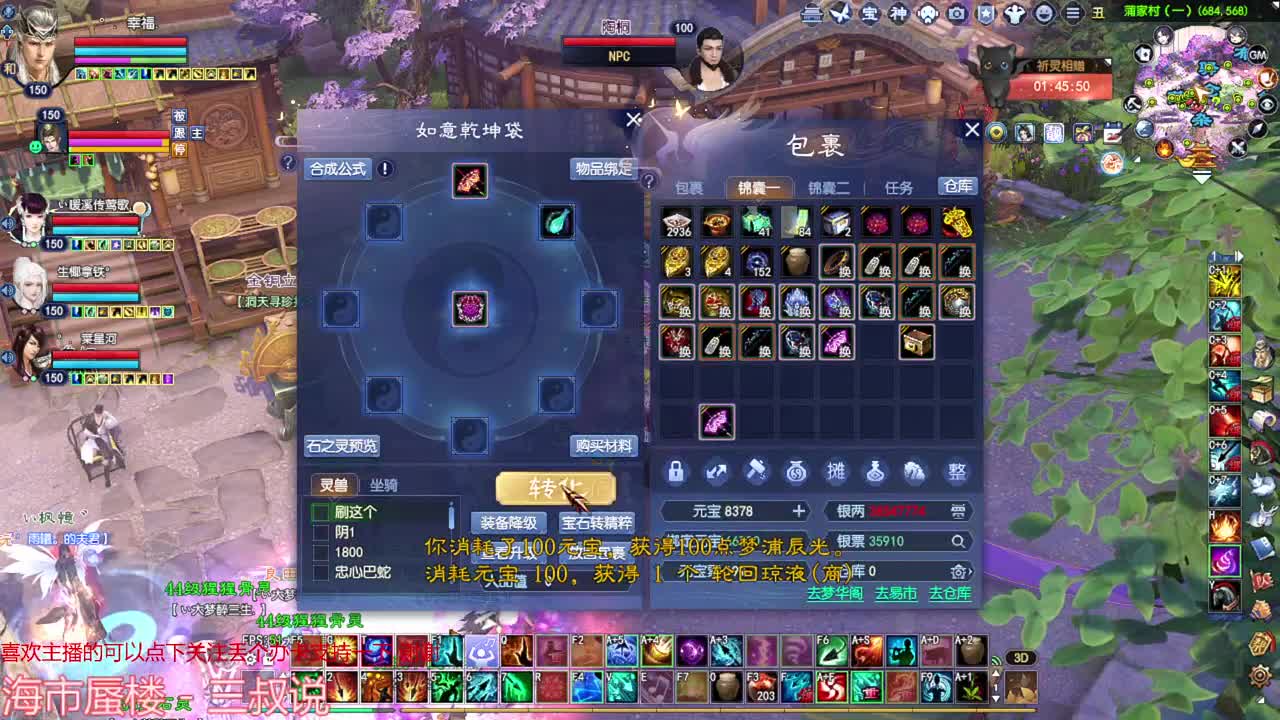Open the stall (摊) icon in bag toolbar

coord(838,471)
